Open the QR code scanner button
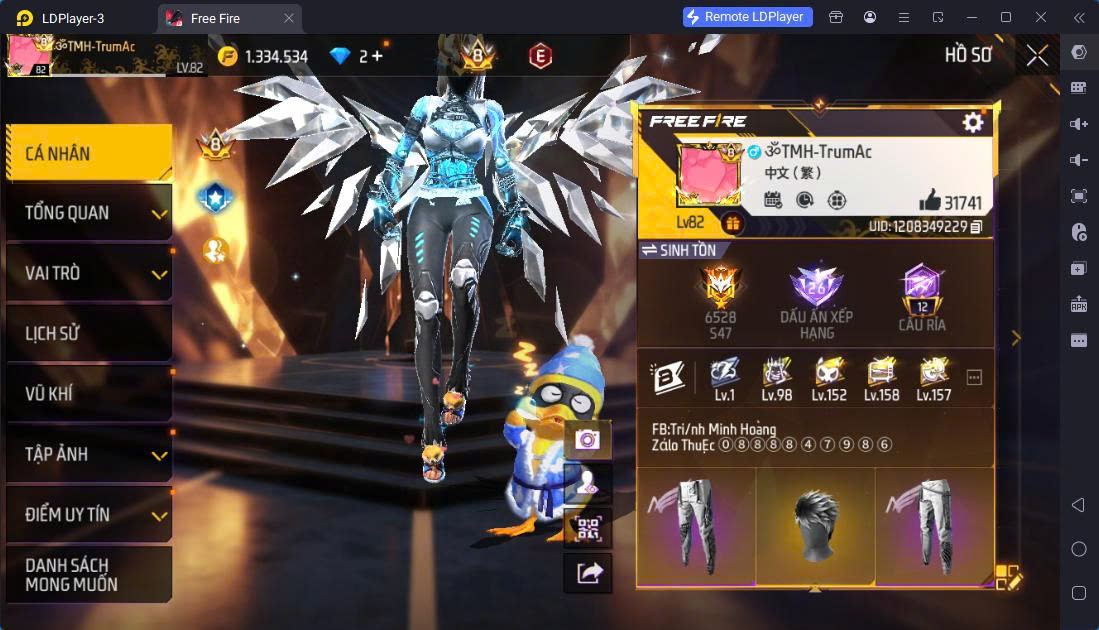 click(587, 529)
